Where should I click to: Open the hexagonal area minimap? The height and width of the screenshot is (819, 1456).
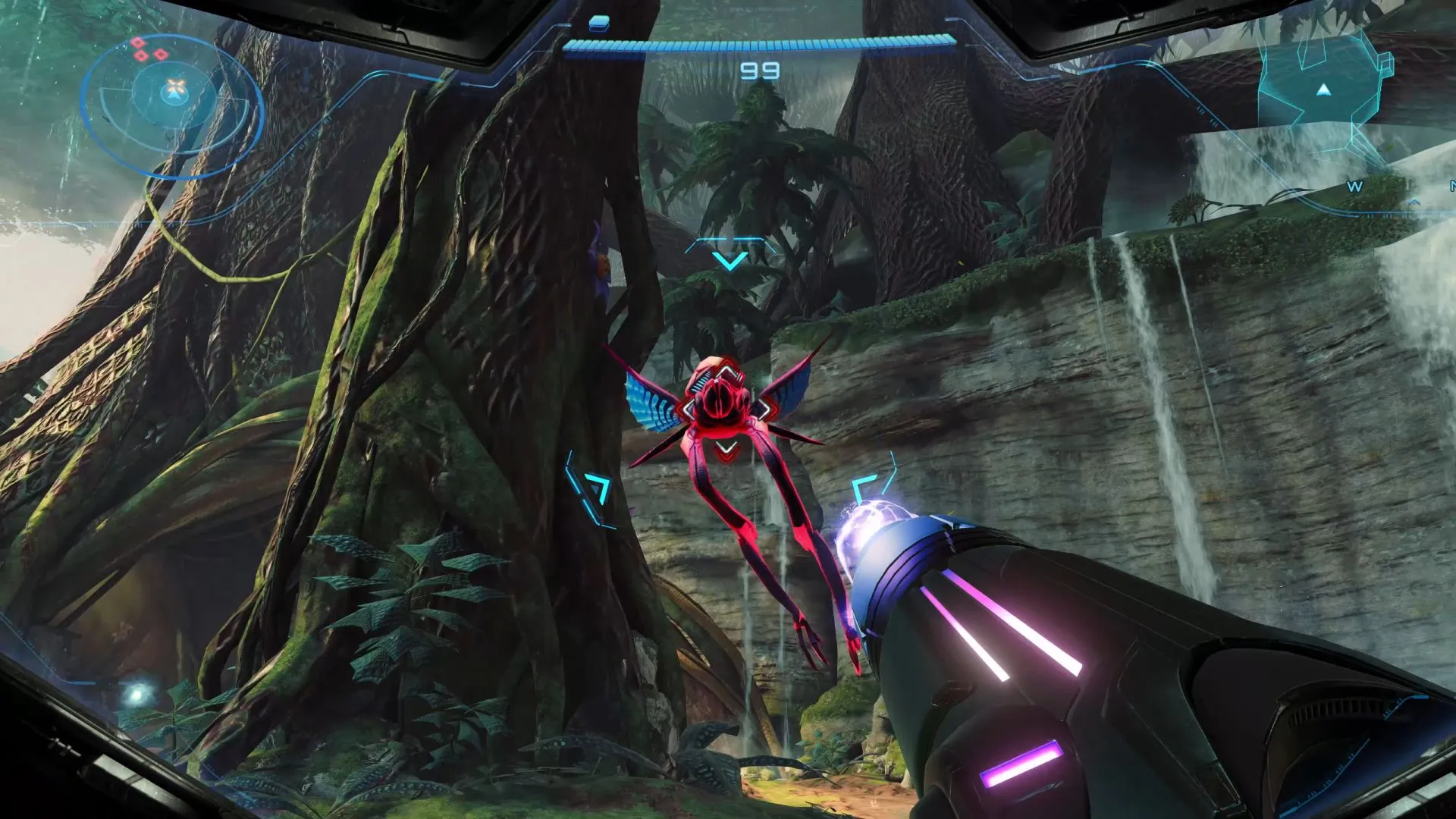tap(1322, 83)
